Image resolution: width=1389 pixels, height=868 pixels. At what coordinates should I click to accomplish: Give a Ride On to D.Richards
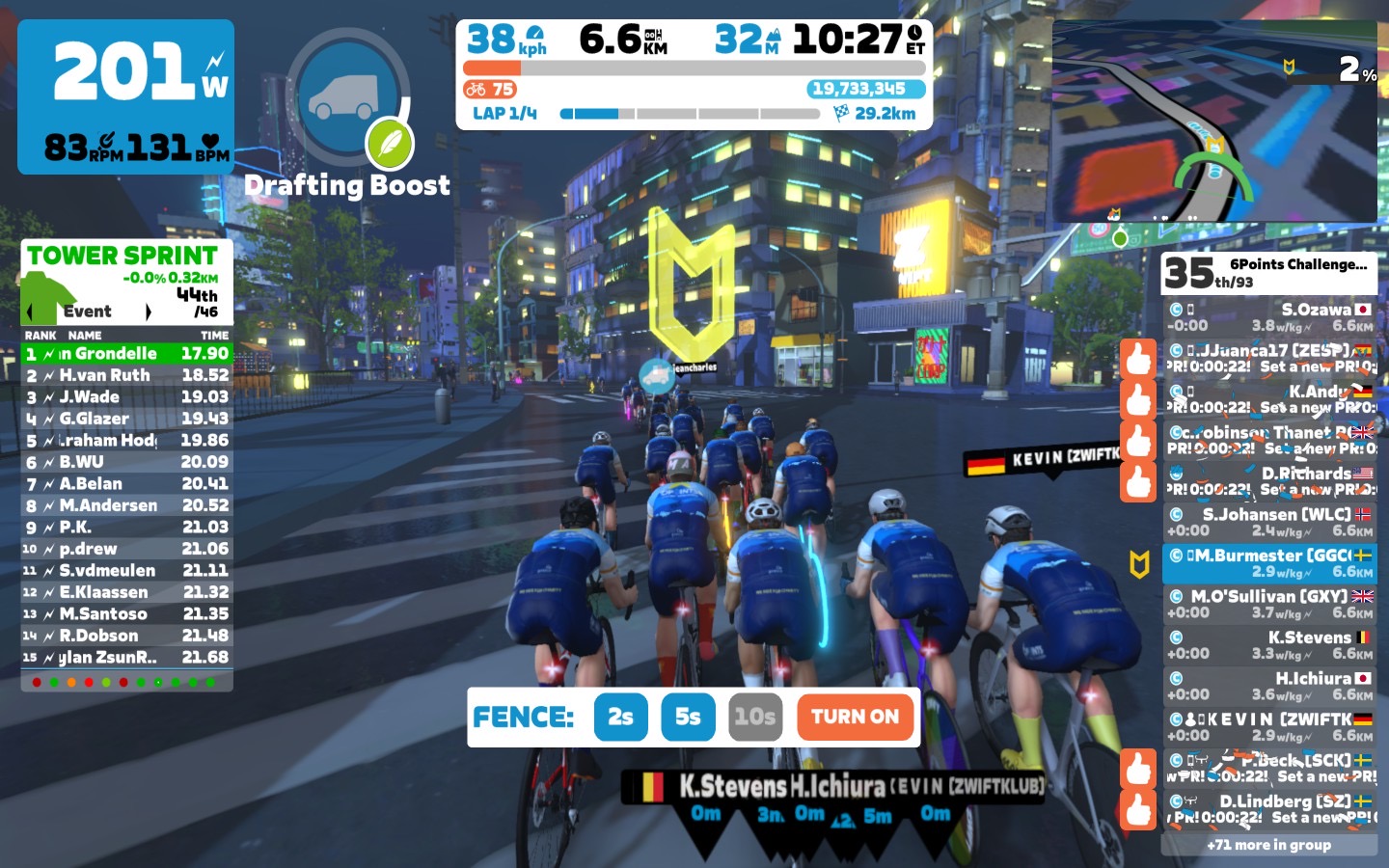tap(1138, 481)
